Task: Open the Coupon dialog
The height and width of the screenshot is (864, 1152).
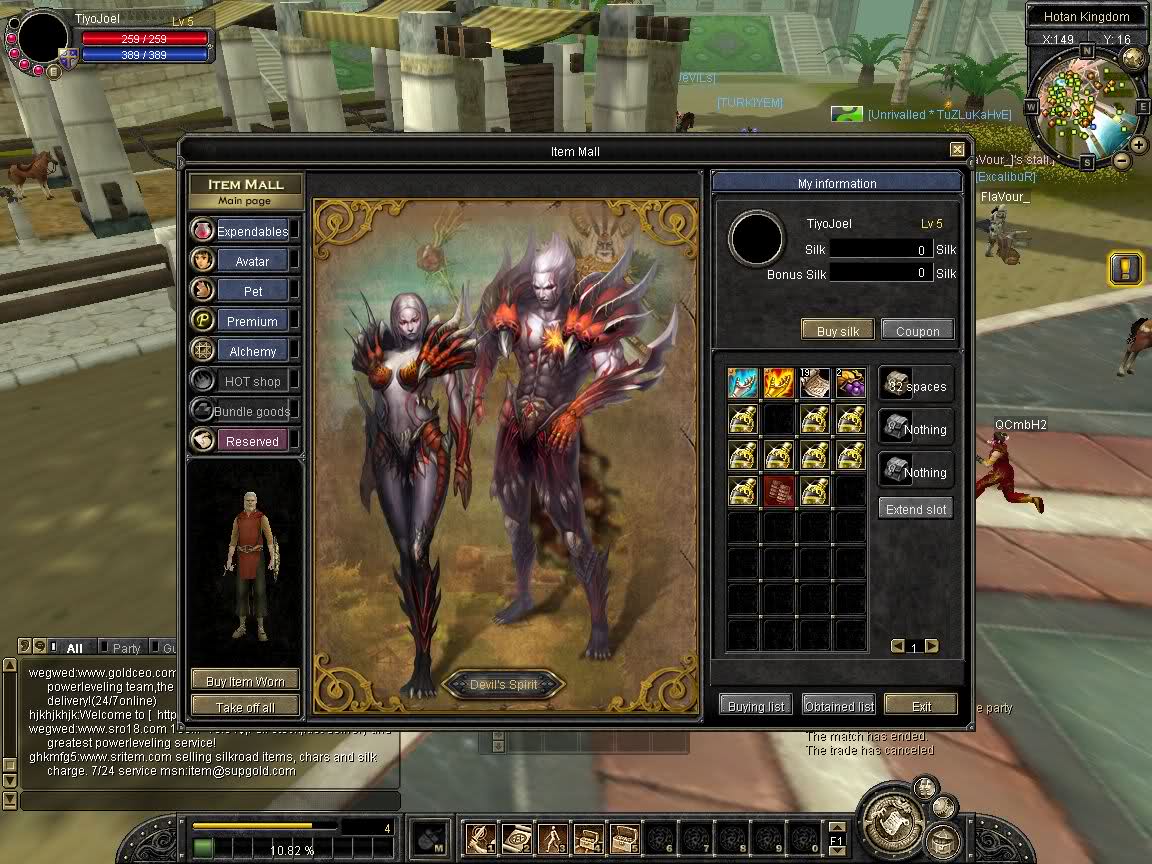Action: [x=917, y=331]
